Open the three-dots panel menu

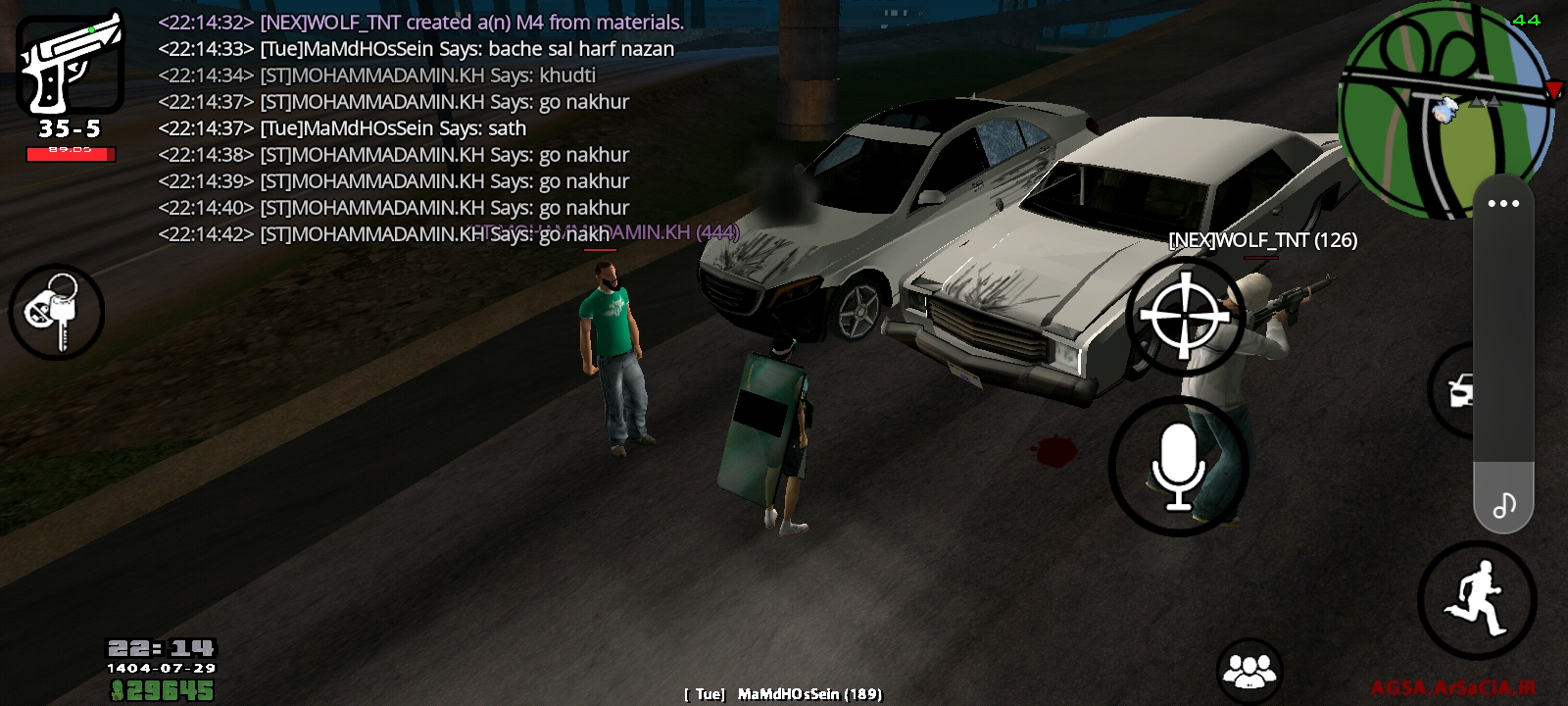(1503, 204)
